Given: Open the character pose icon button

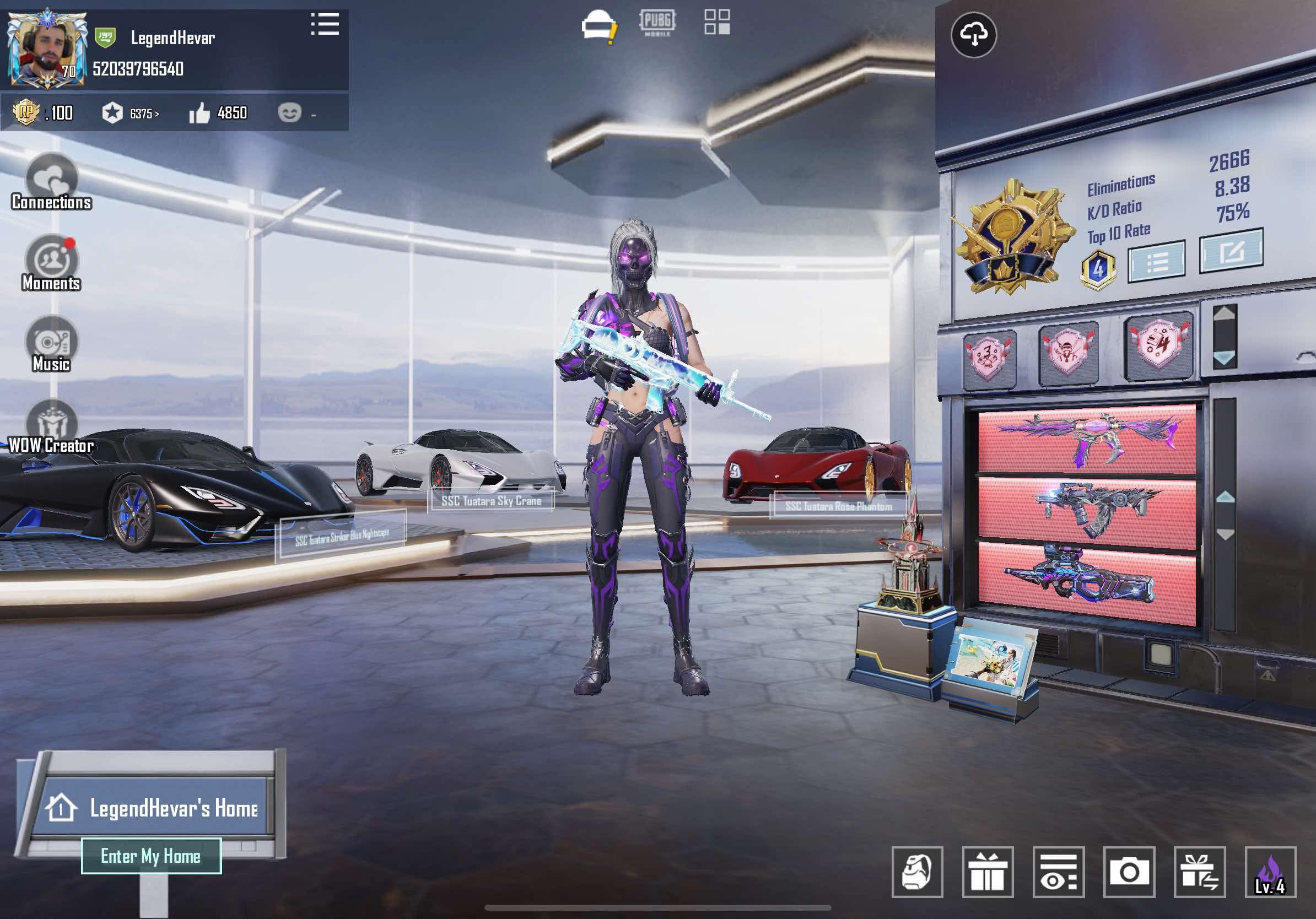Looking at the screenshot, I should click(917, 872).
